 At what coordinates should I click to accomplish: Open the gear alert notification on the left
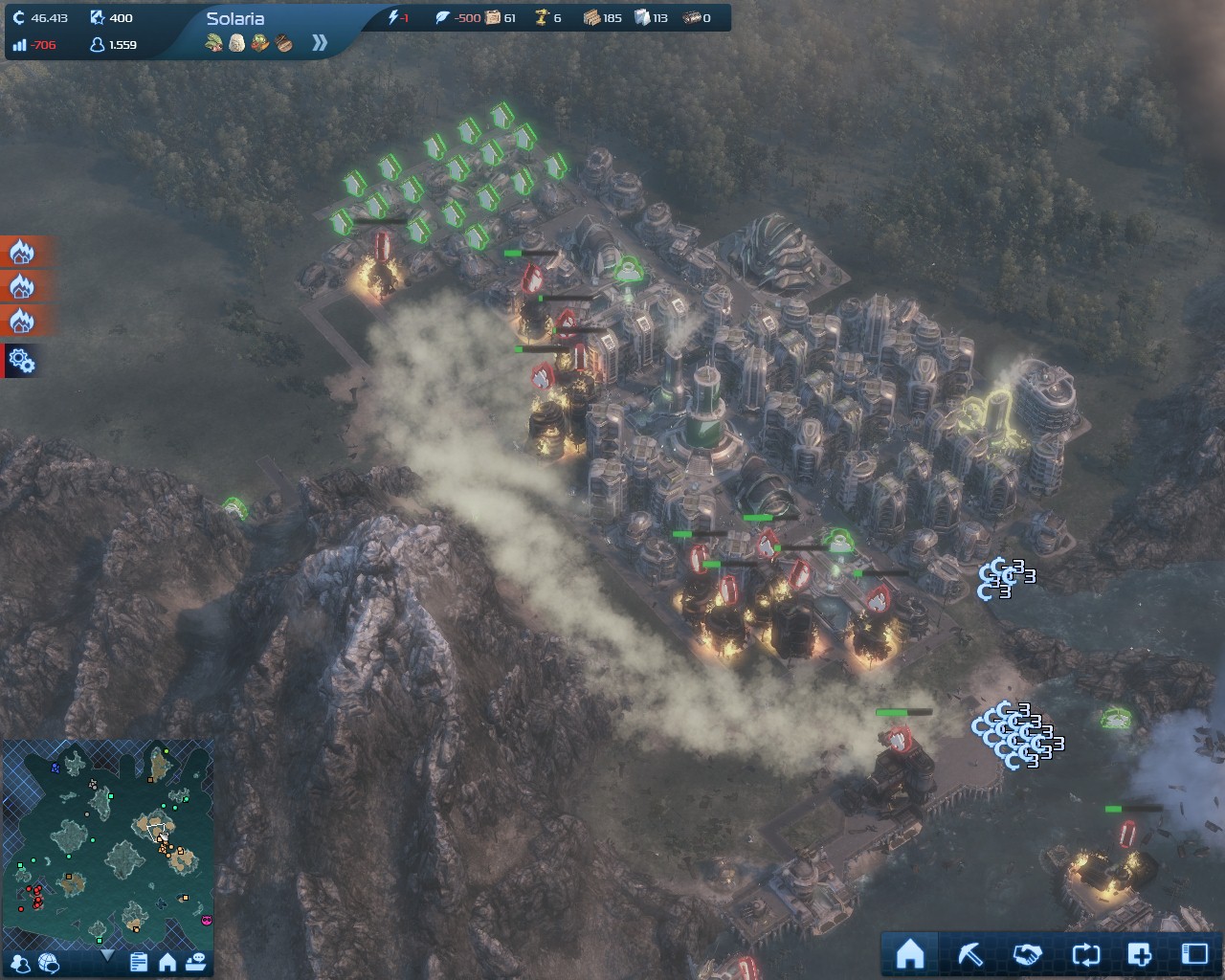pyautogui.click(x=21, y=361)
